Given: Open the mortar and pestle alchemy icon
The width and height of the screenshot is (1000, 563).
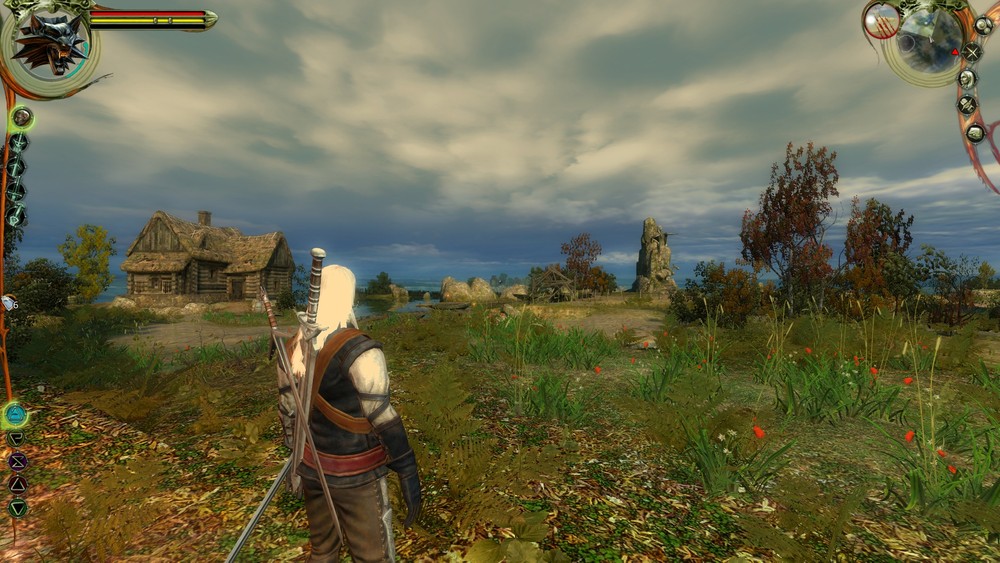Looking at the screenshot, I should tap(967, 104).
